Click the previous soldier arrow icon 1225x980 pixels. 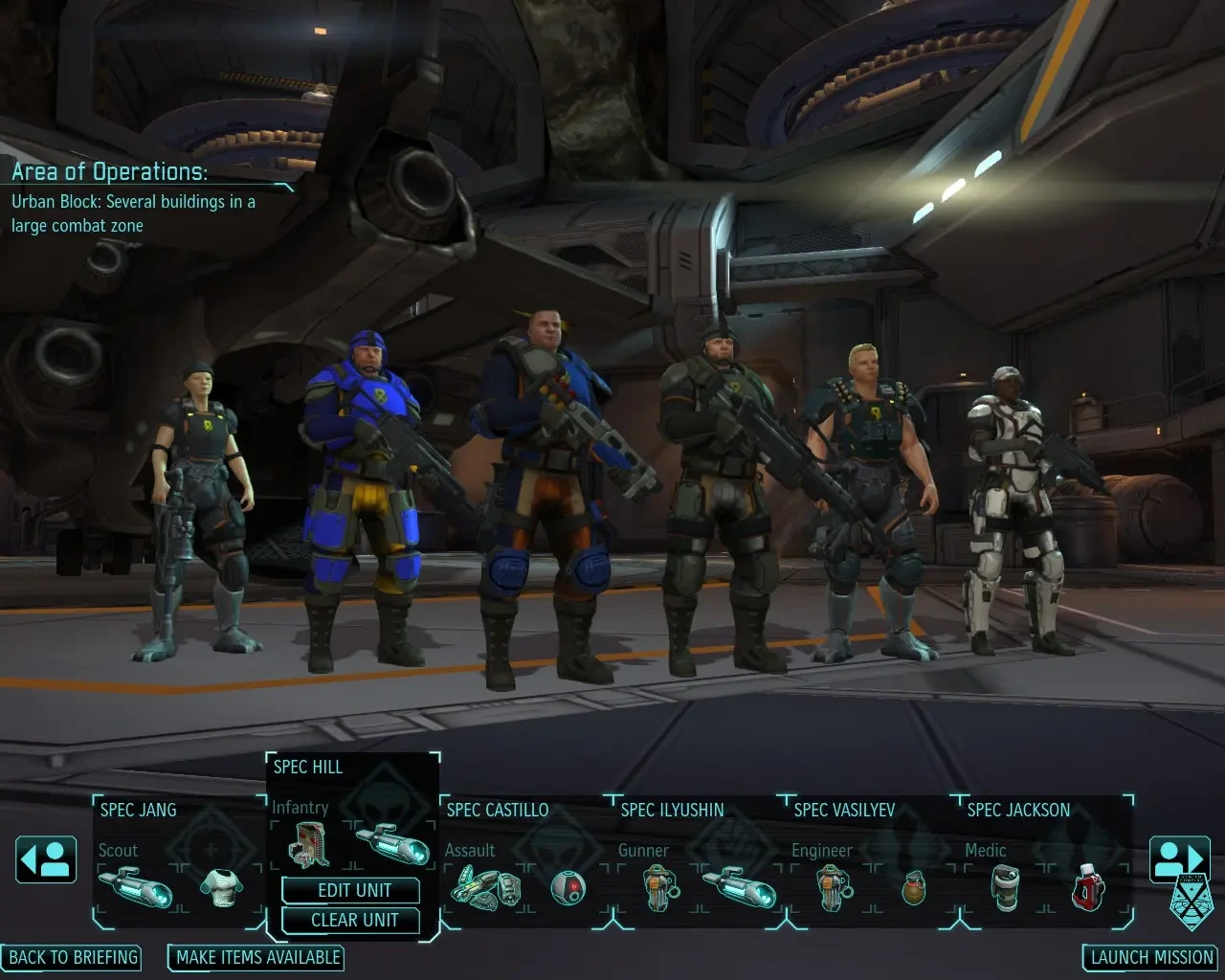click(x=45, y=859)
